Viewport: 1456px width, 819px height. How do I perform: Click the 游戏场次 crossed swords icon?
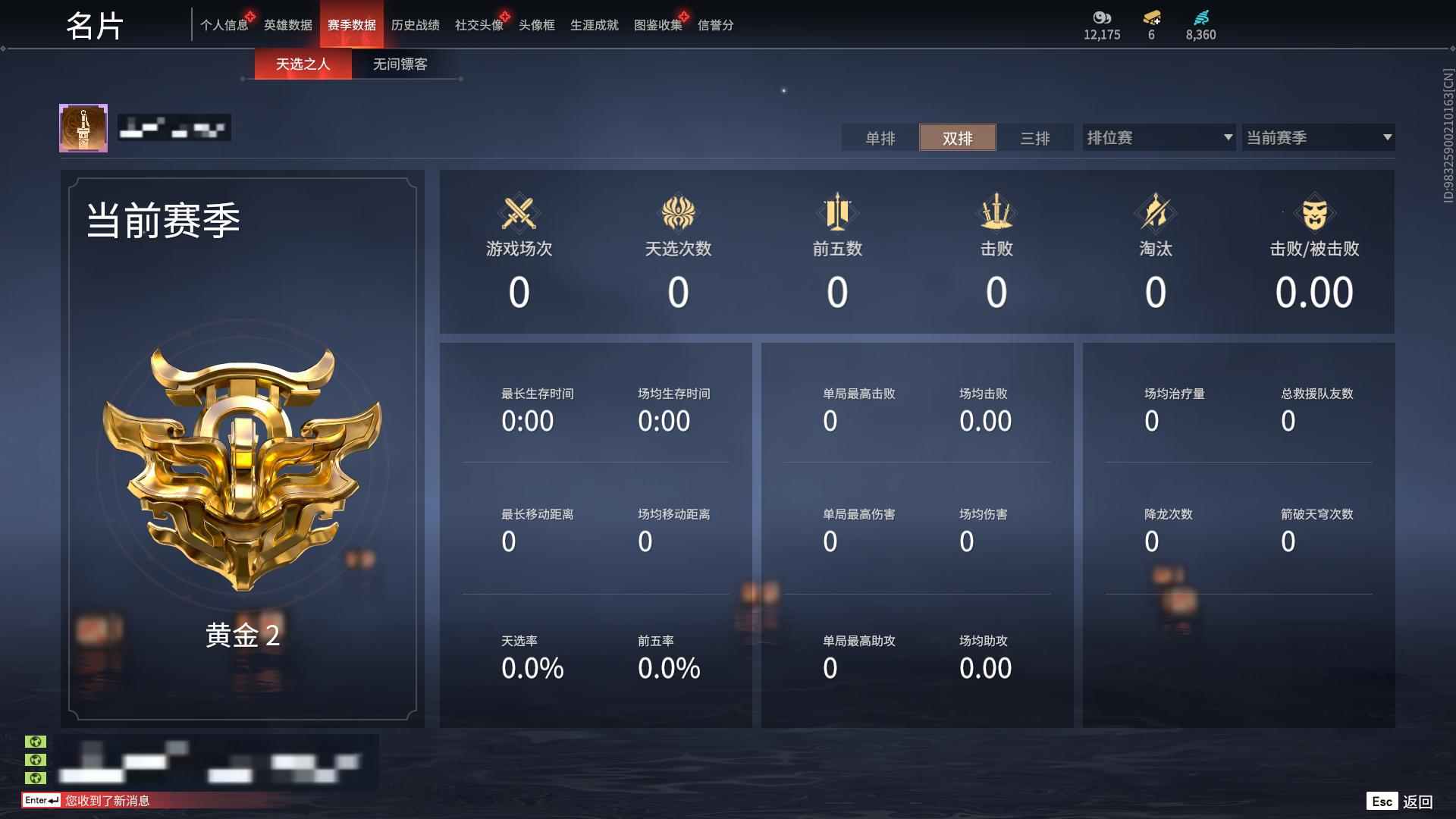tap(518, 213)
